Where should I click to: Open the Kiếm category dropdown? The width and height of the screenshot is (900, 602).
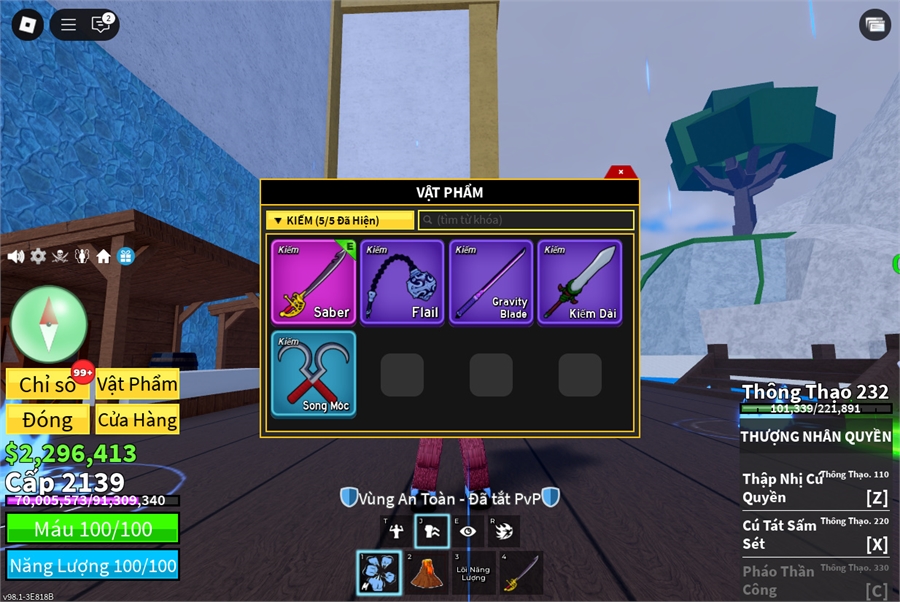click(340, 220)
